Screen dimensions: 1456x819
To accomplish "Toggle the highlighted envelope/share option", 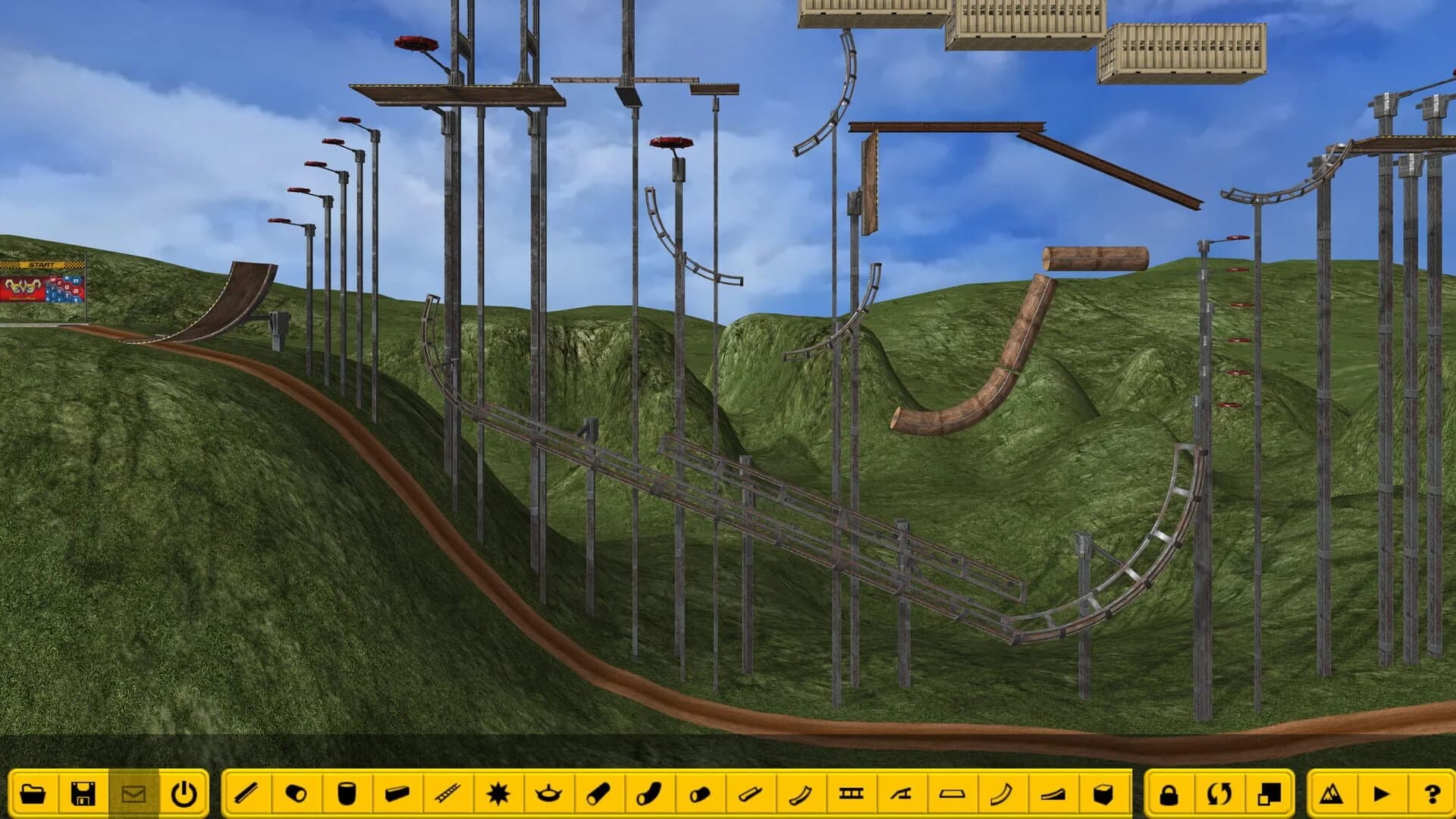I will tap(134, 791).
